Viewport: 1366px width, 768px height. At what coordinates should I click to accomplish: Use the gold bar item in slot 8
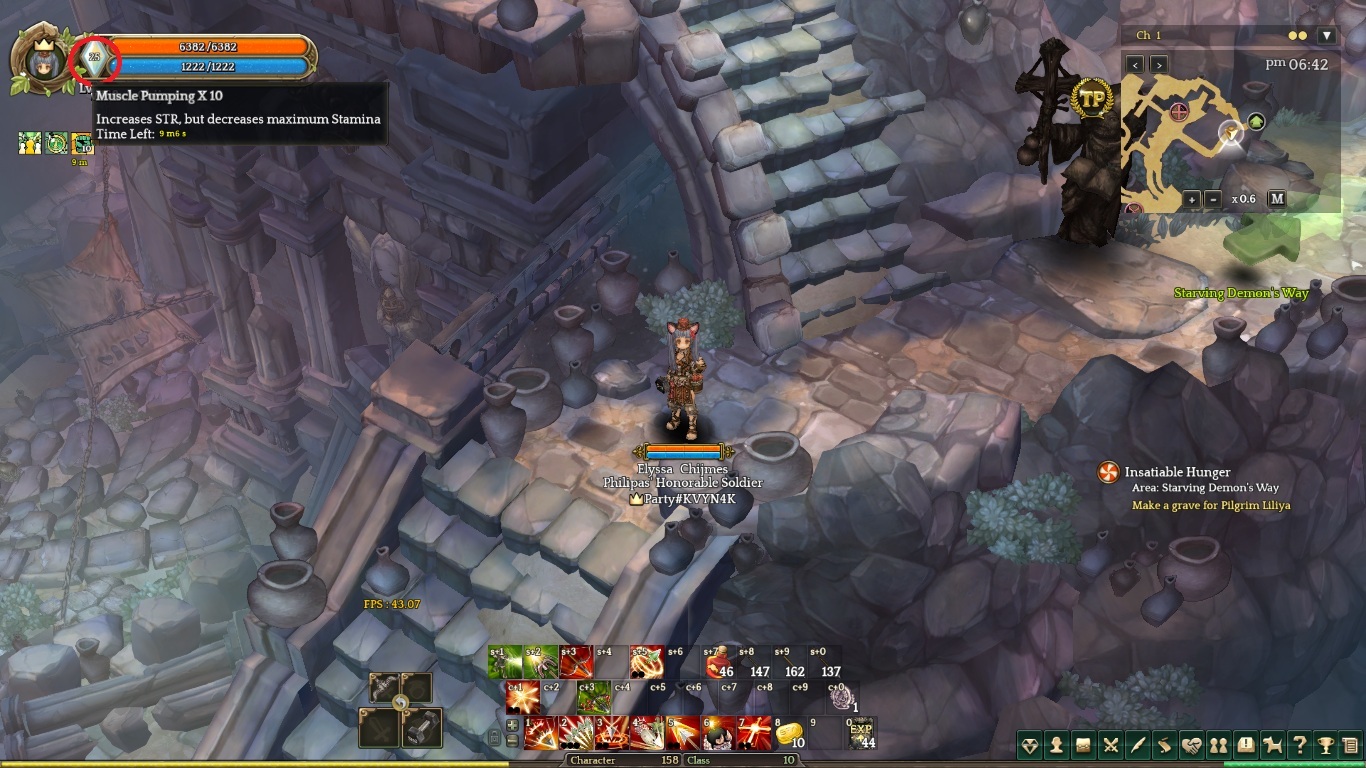click(x=790, y=733)
